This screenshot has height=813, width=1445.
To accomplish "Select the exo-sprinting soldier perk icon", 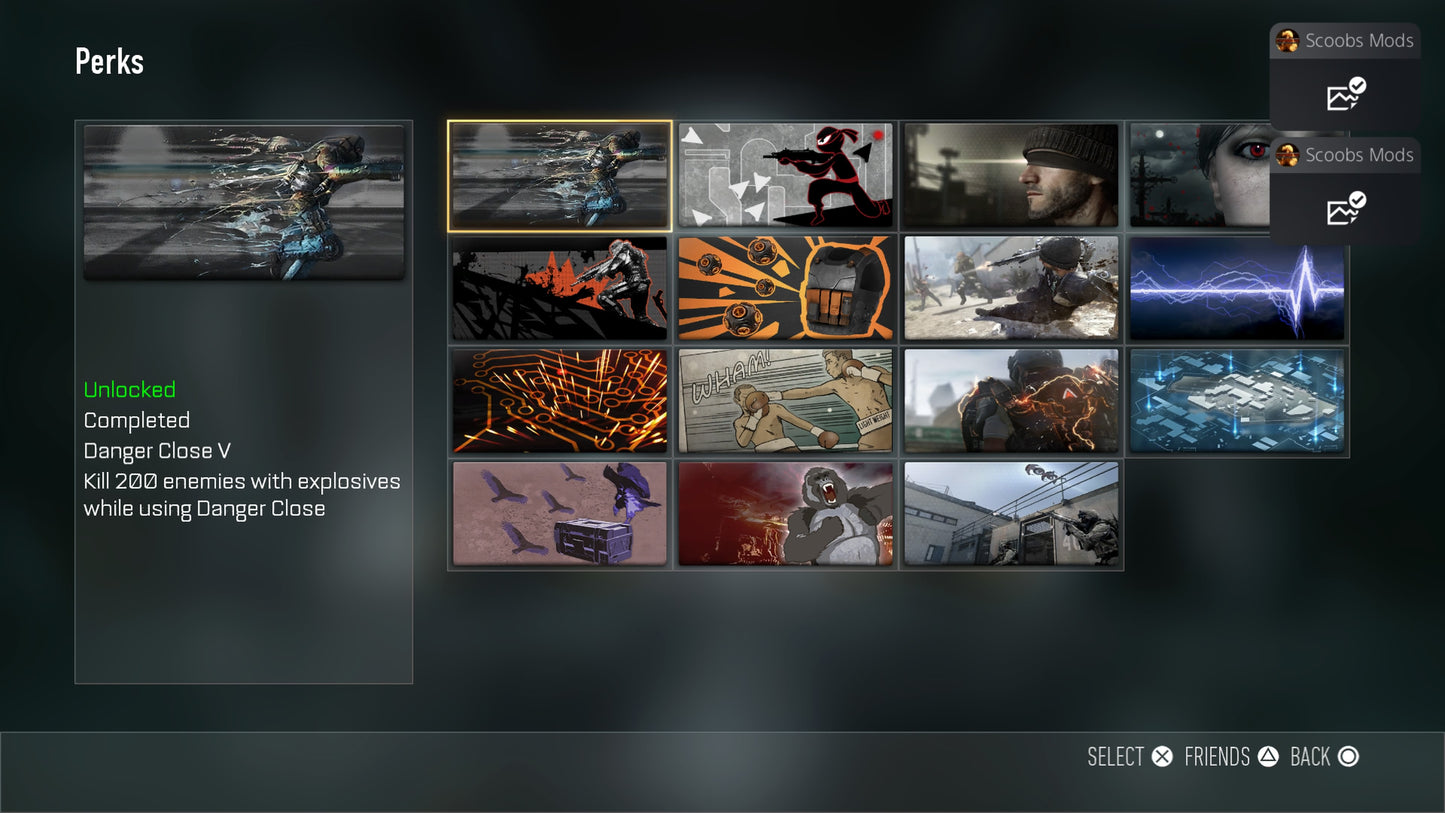I will pos(1010,400).
